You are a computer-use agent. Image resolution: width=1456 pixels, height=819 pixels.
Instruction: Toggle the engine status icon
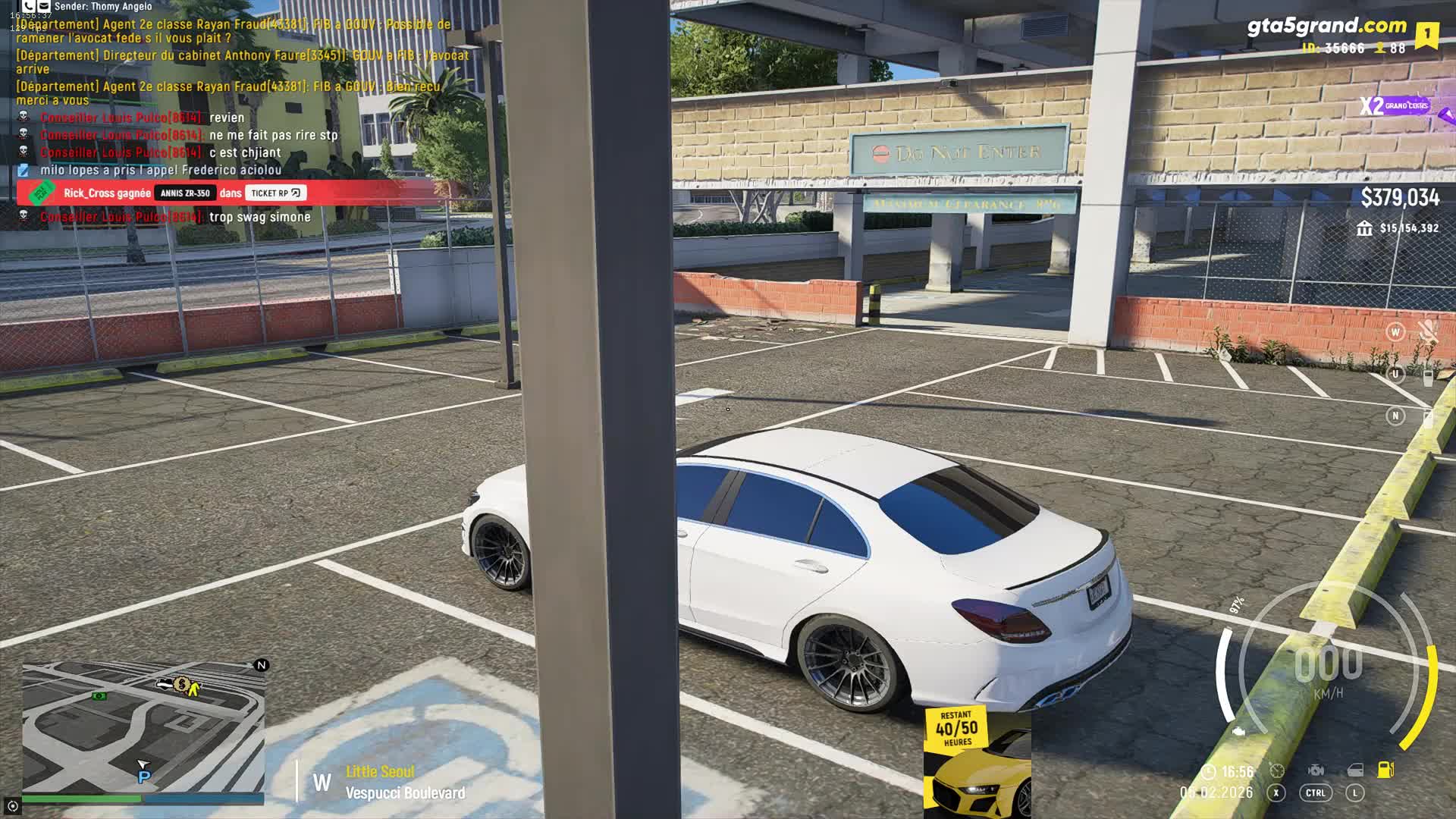coord(1316,770)
